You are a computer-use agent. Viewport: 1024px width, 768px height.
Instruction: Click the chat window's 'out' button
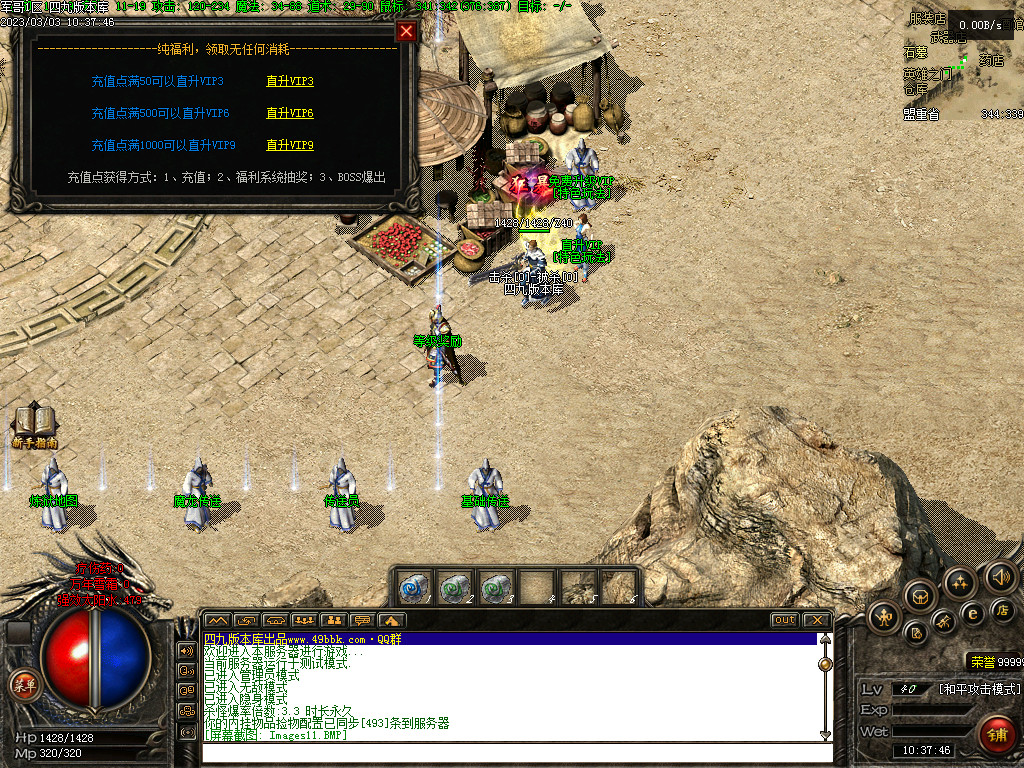click(785, 620)
